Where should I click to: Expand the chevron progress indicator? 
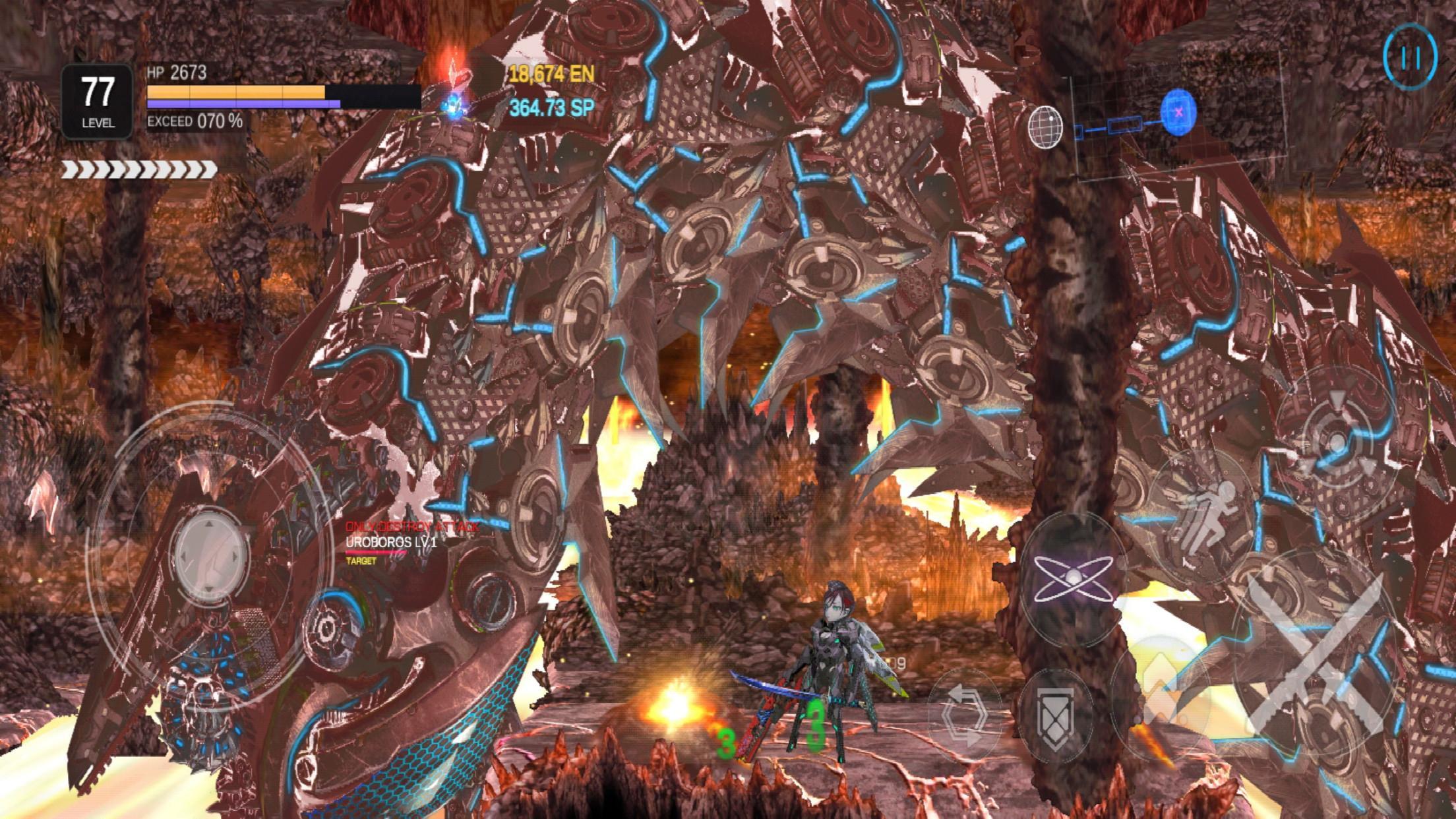click(138, 170)
